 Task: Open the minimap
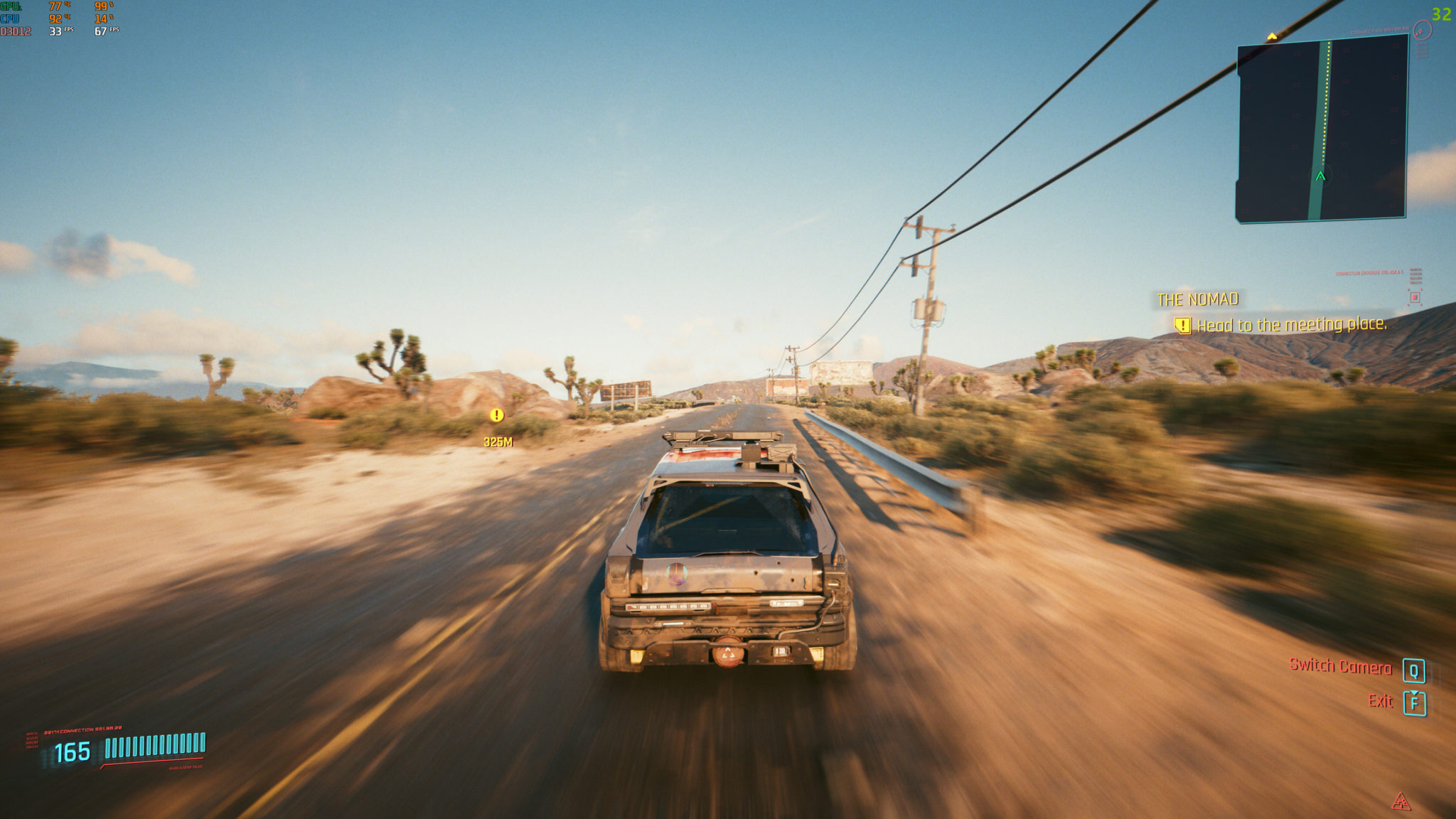tap(1322, 128)
